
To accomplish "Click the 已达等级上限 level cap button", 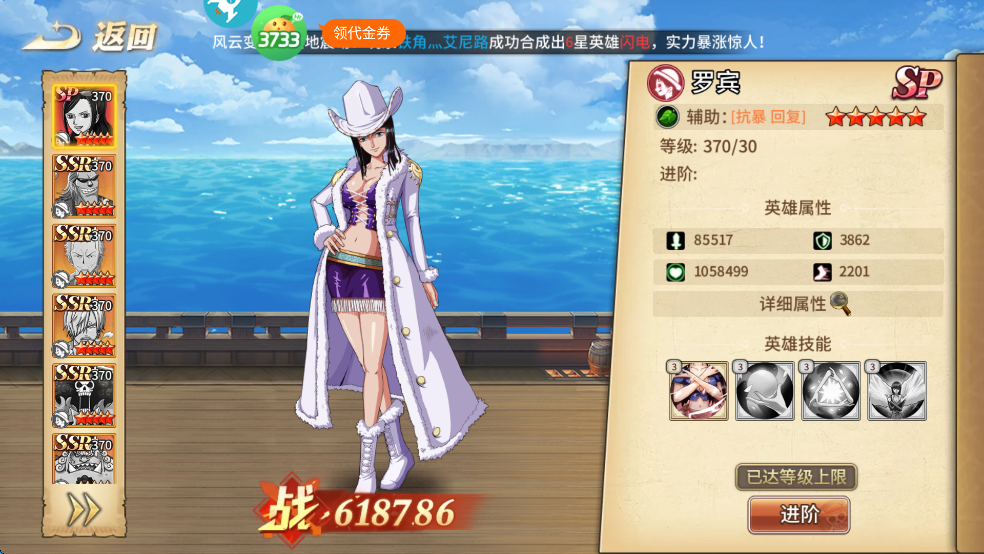I will (x=797, y=476).
